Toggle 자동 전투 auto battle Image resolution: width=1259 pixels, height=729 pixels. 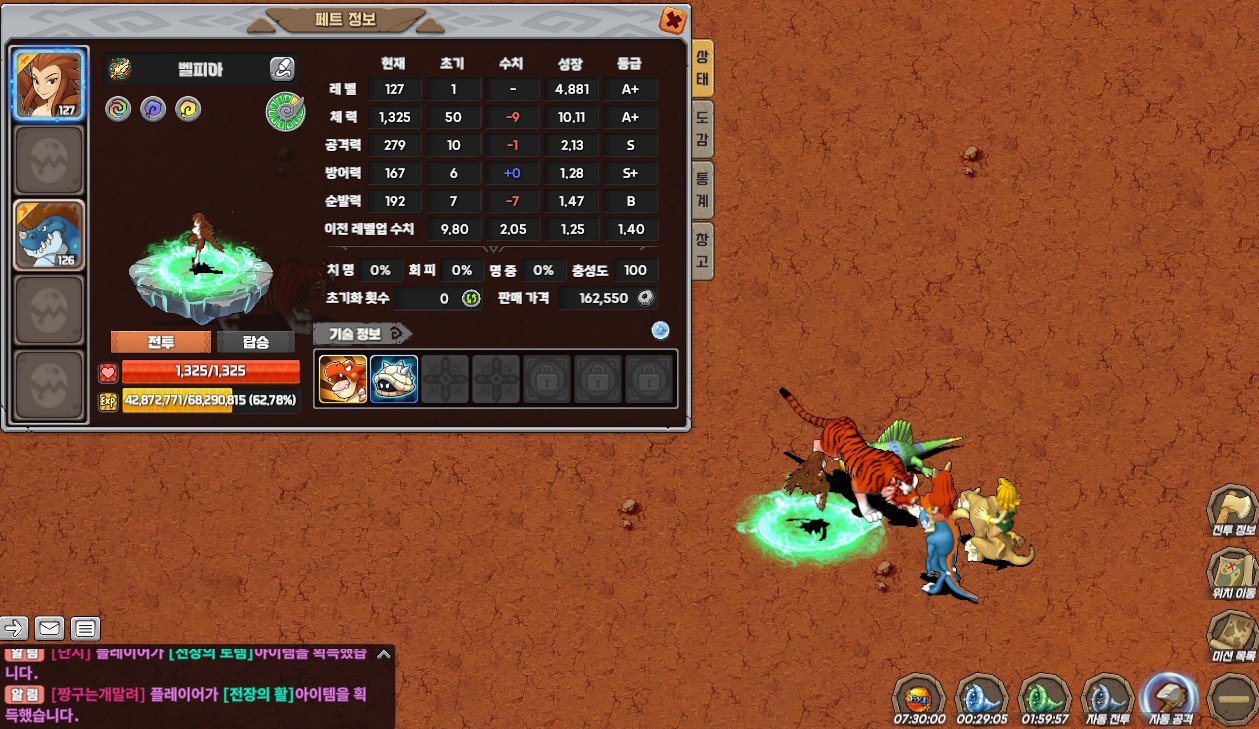click(1106, 698)
